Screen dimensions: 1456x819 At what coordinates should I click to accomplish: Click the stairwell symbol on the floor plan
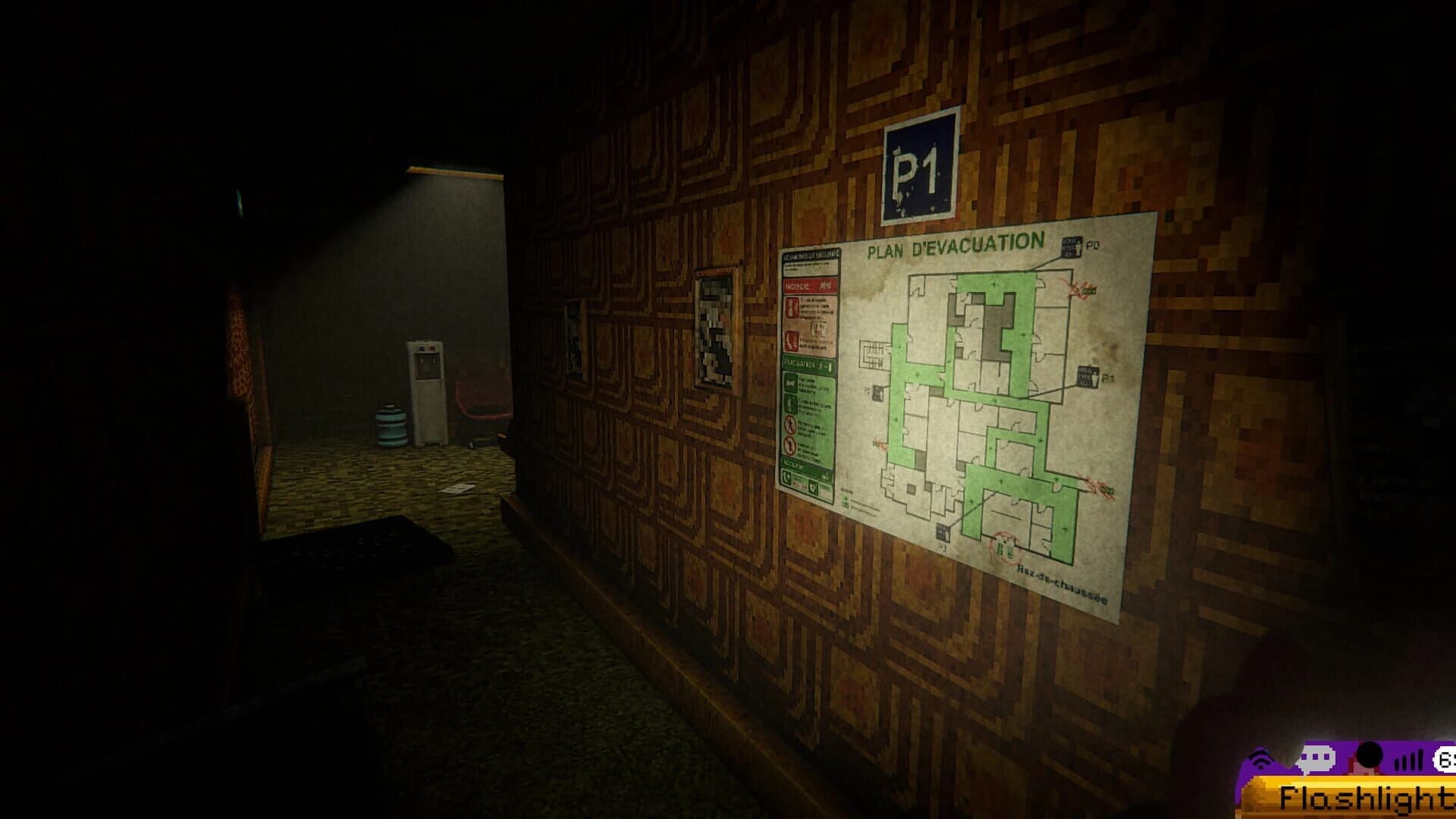point(873,354)
